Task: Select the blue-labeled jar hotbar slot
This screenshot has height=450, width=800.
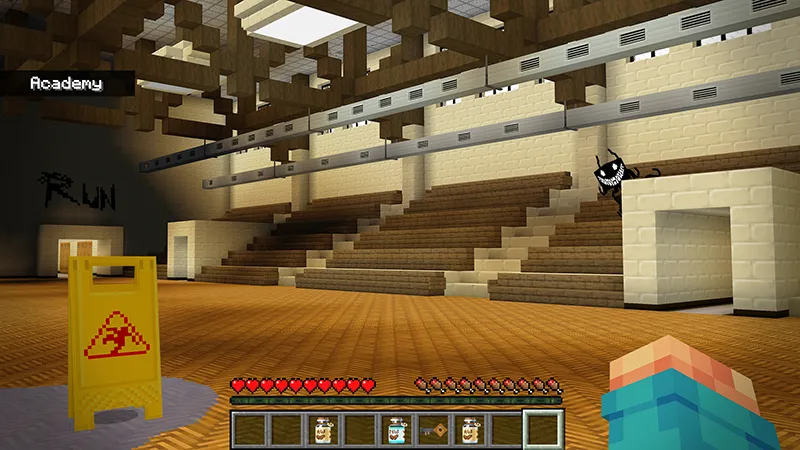Action: tap(396, 430)
